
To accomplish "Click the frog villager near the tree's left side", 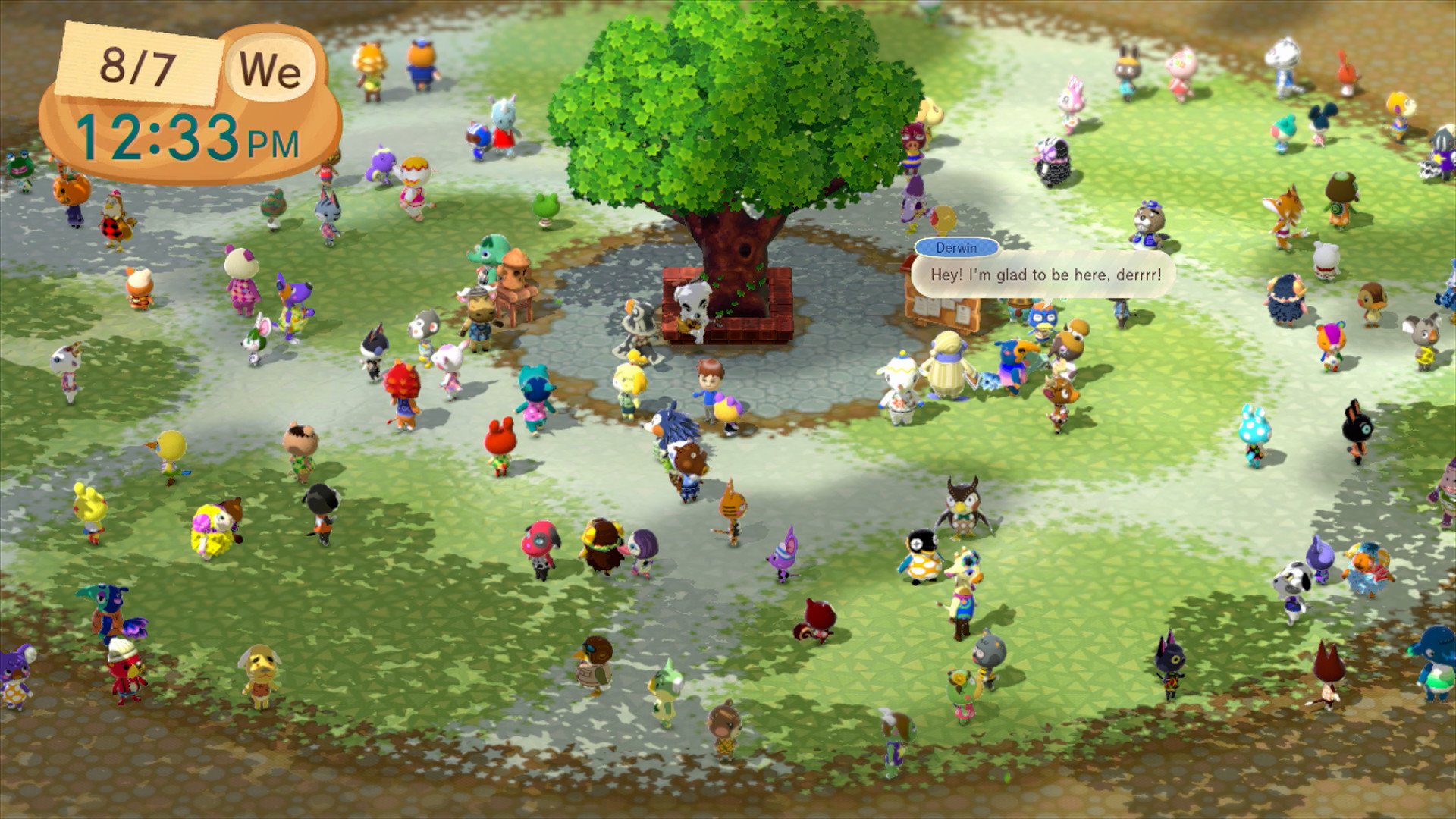I will pos(544,211).
